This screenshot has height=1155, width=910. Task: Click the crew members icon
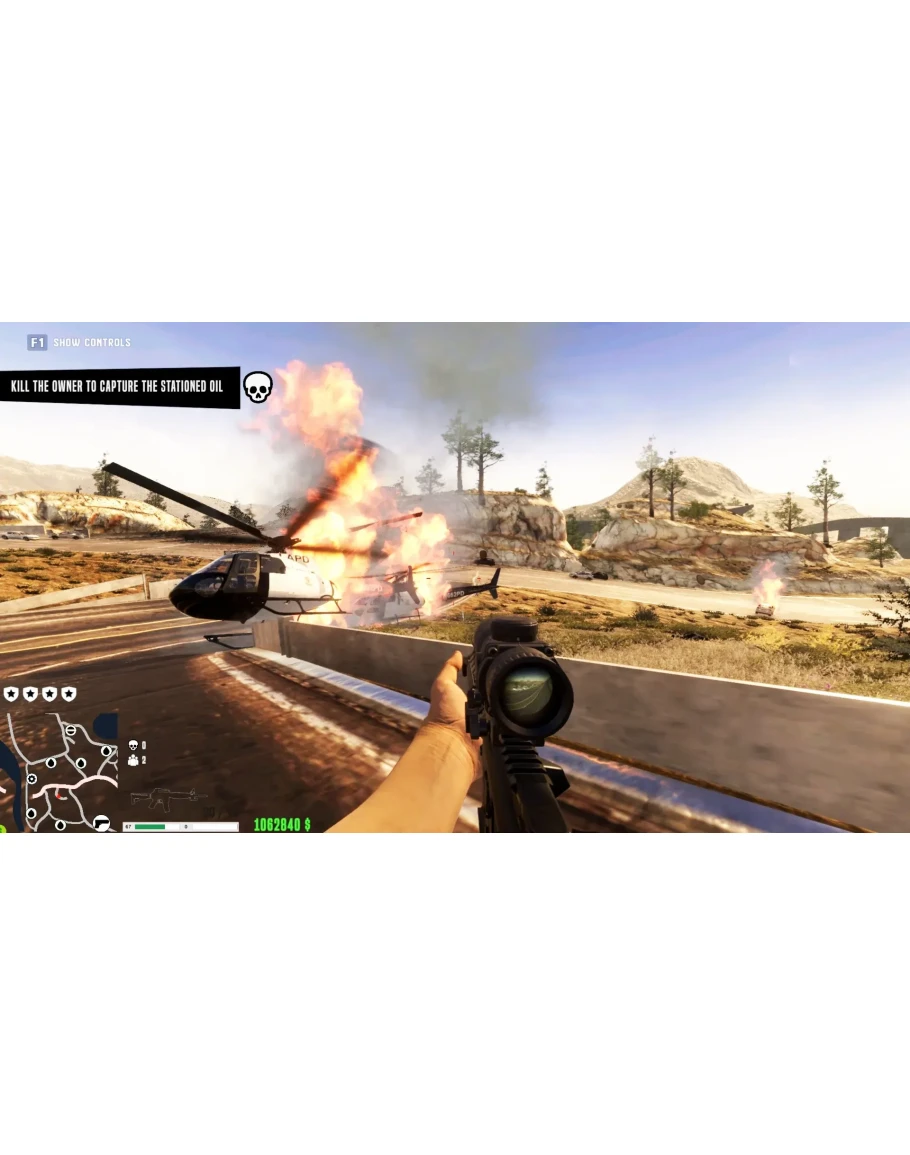pyautogui.click(x=133, y=761)
